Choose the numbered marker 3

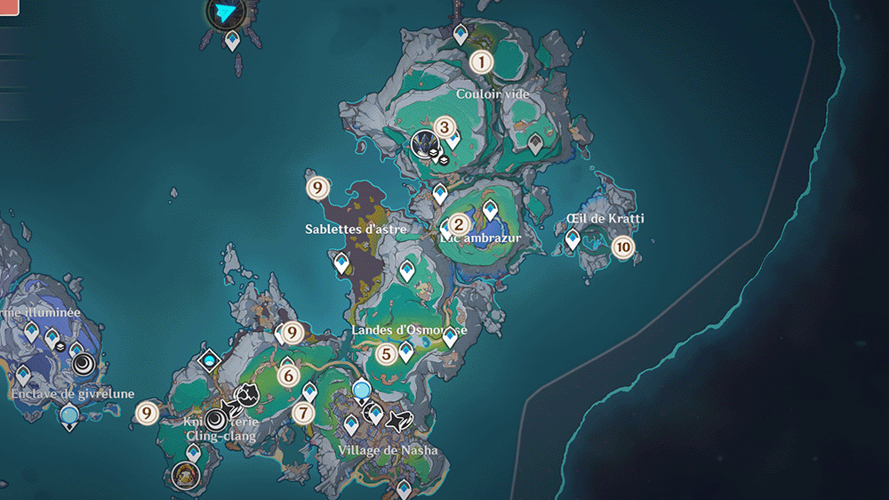click(x=445, y=128)
